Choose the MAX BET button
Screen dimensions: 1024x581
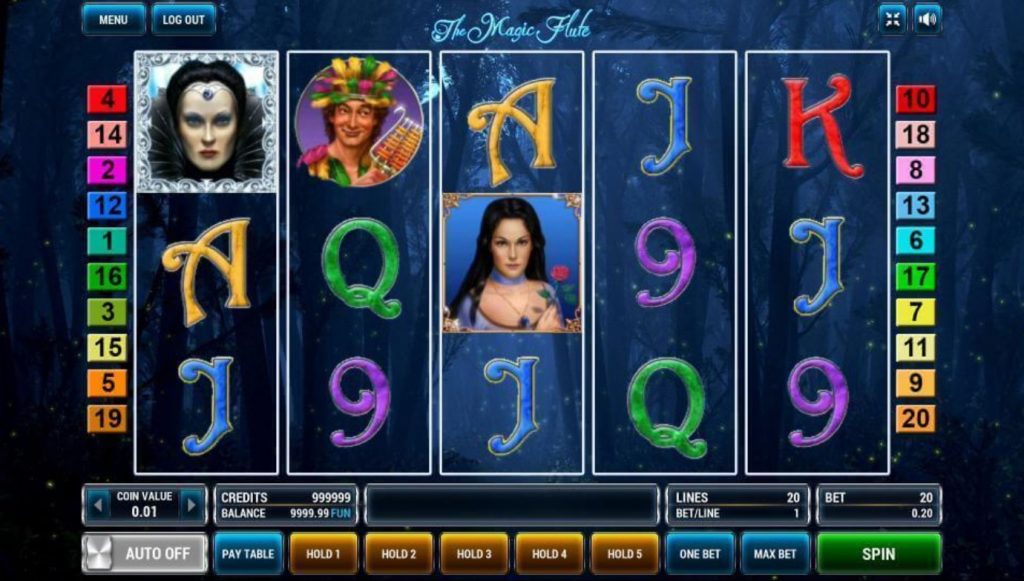[x=776, y=553]
